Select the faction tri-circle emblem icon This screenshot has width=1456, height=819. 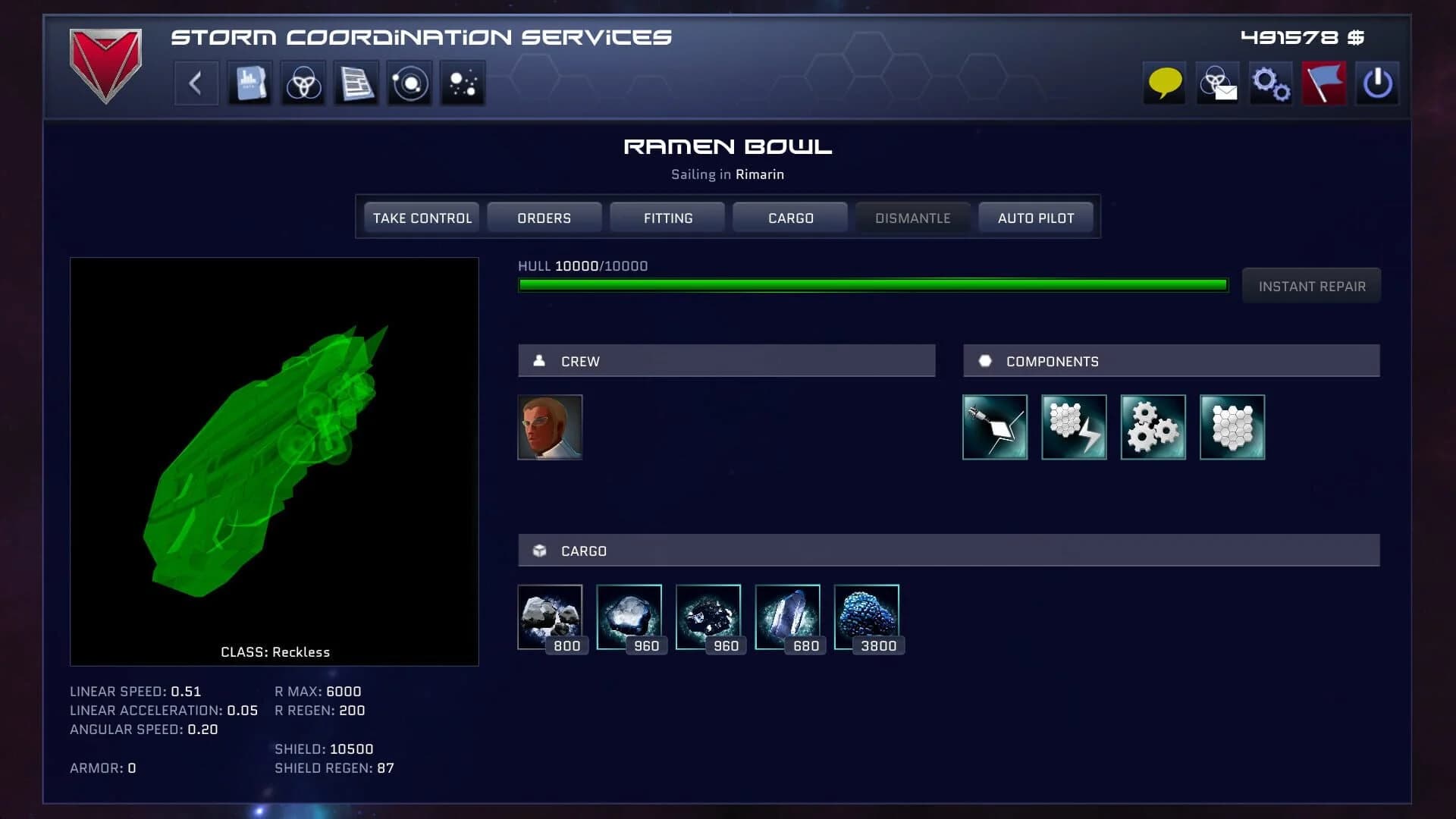pos(303,83)
